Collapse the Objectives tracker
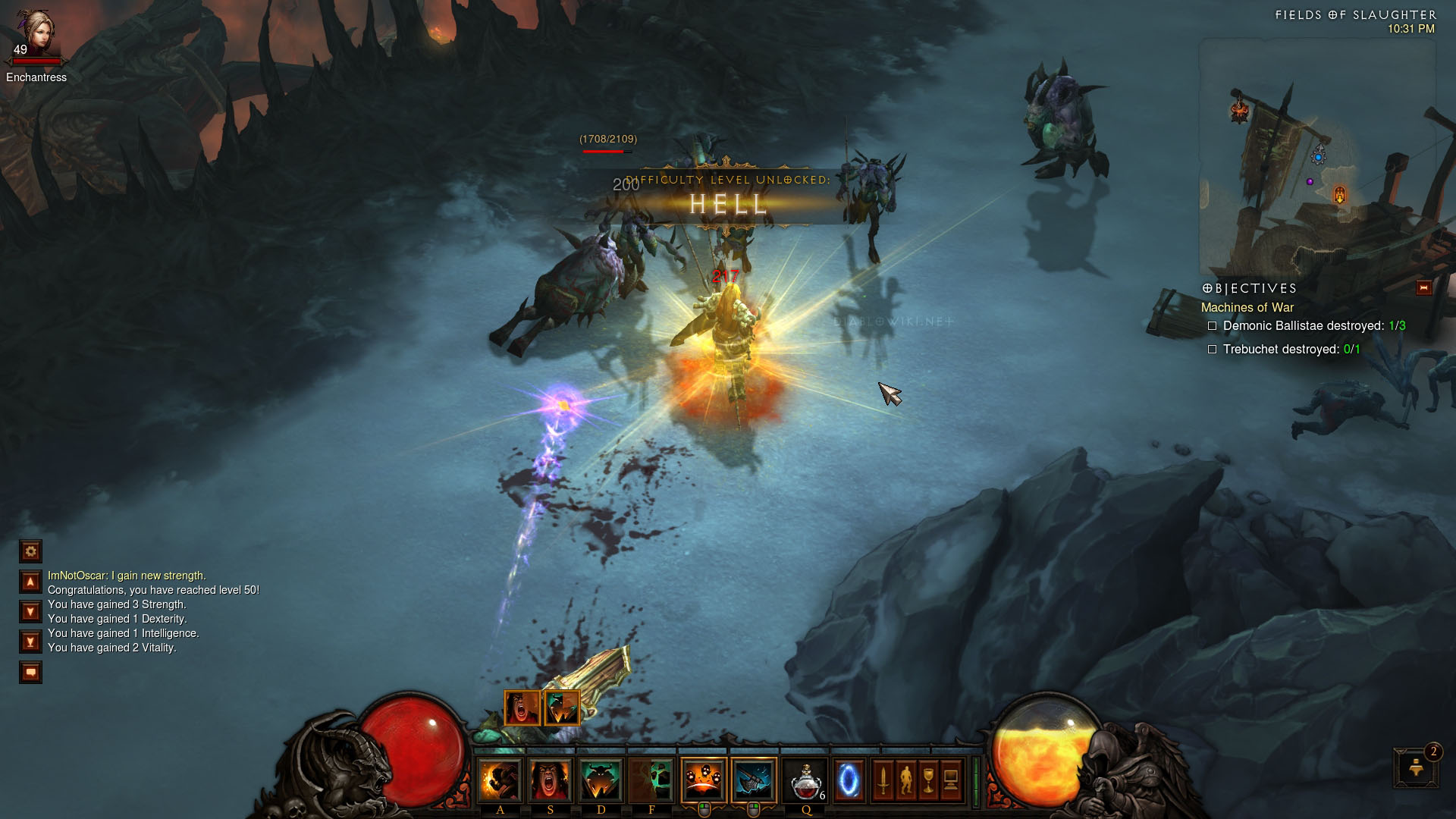The width and height of the screenshot is (1456, 819). 1423,287
